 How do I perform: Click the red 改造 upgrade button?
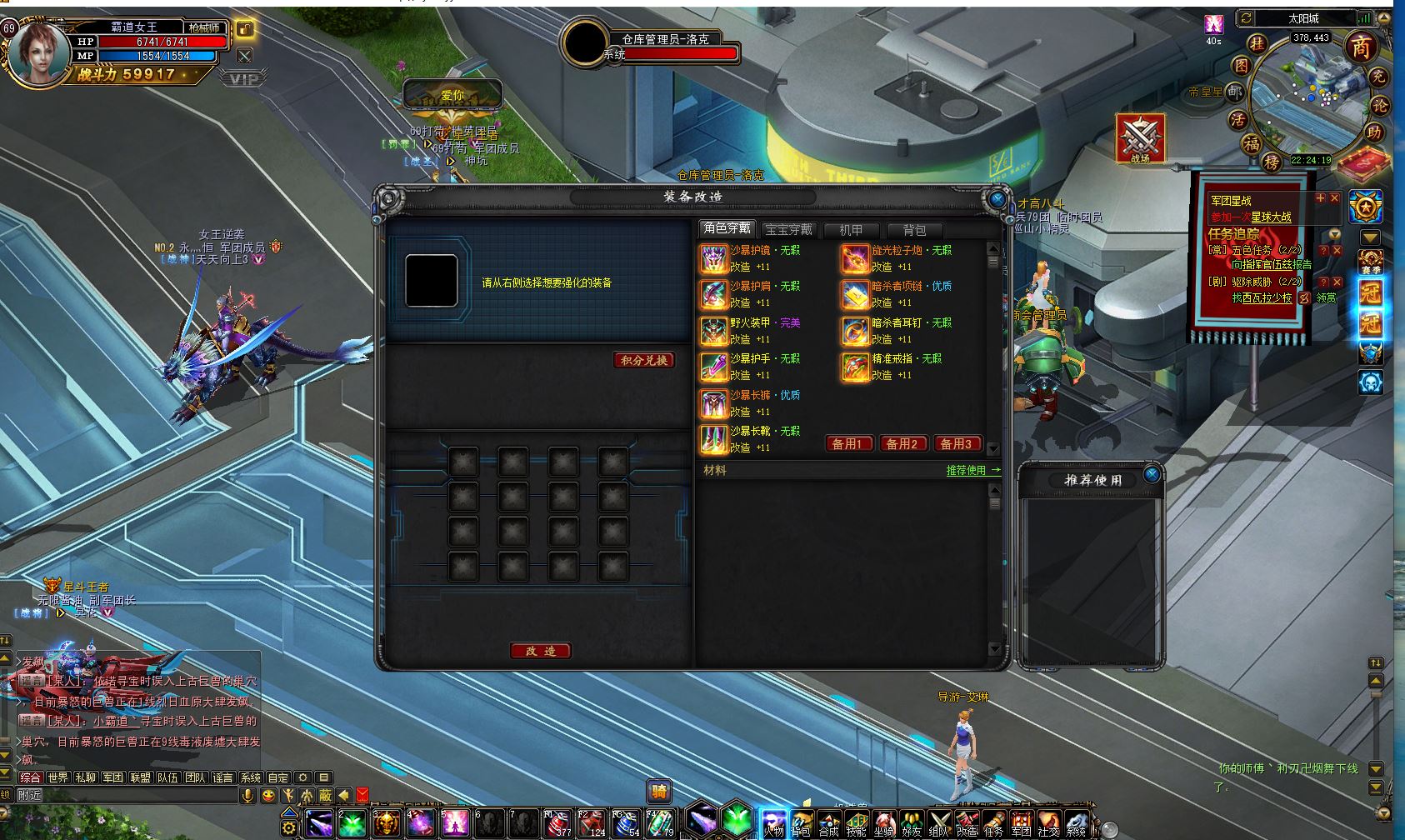(x=540, y=651)
